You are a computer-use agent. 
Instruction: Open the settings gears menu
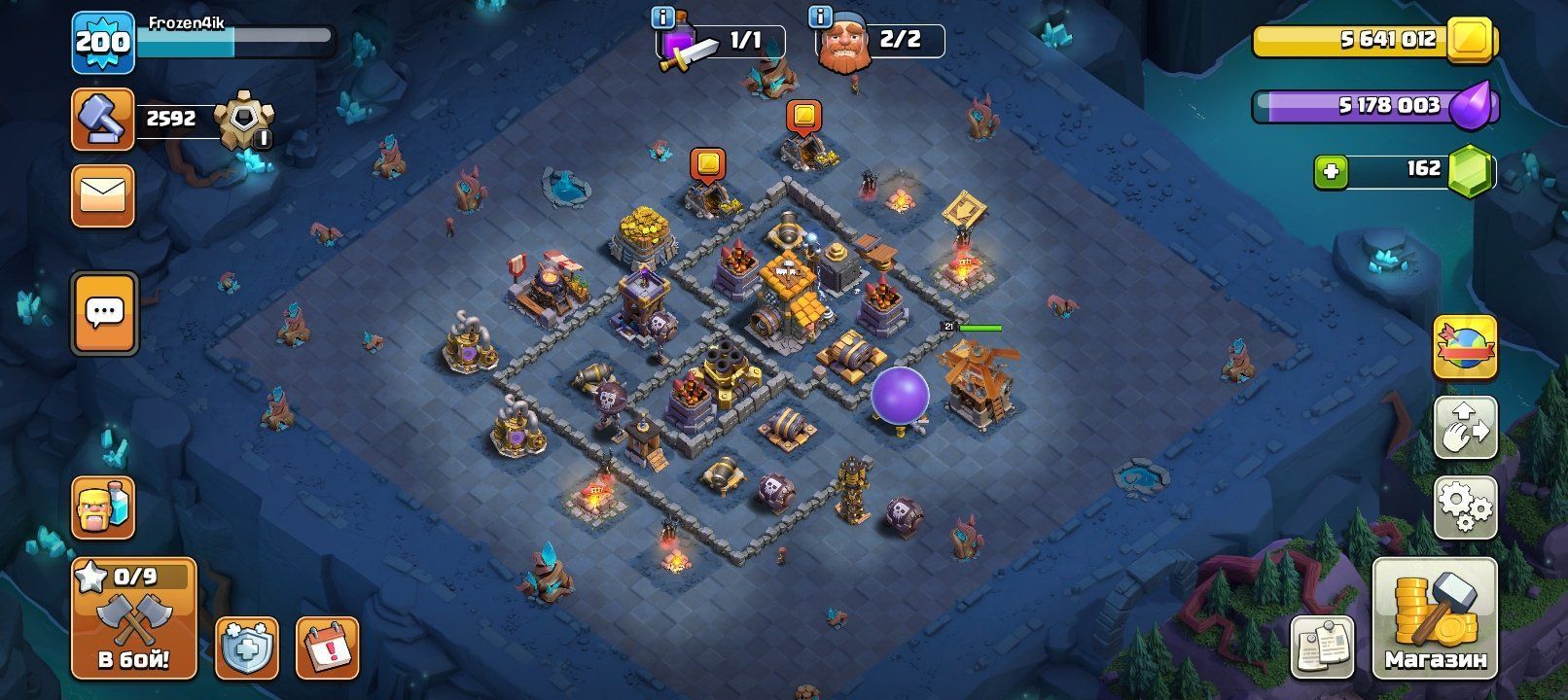point(1466,507)
